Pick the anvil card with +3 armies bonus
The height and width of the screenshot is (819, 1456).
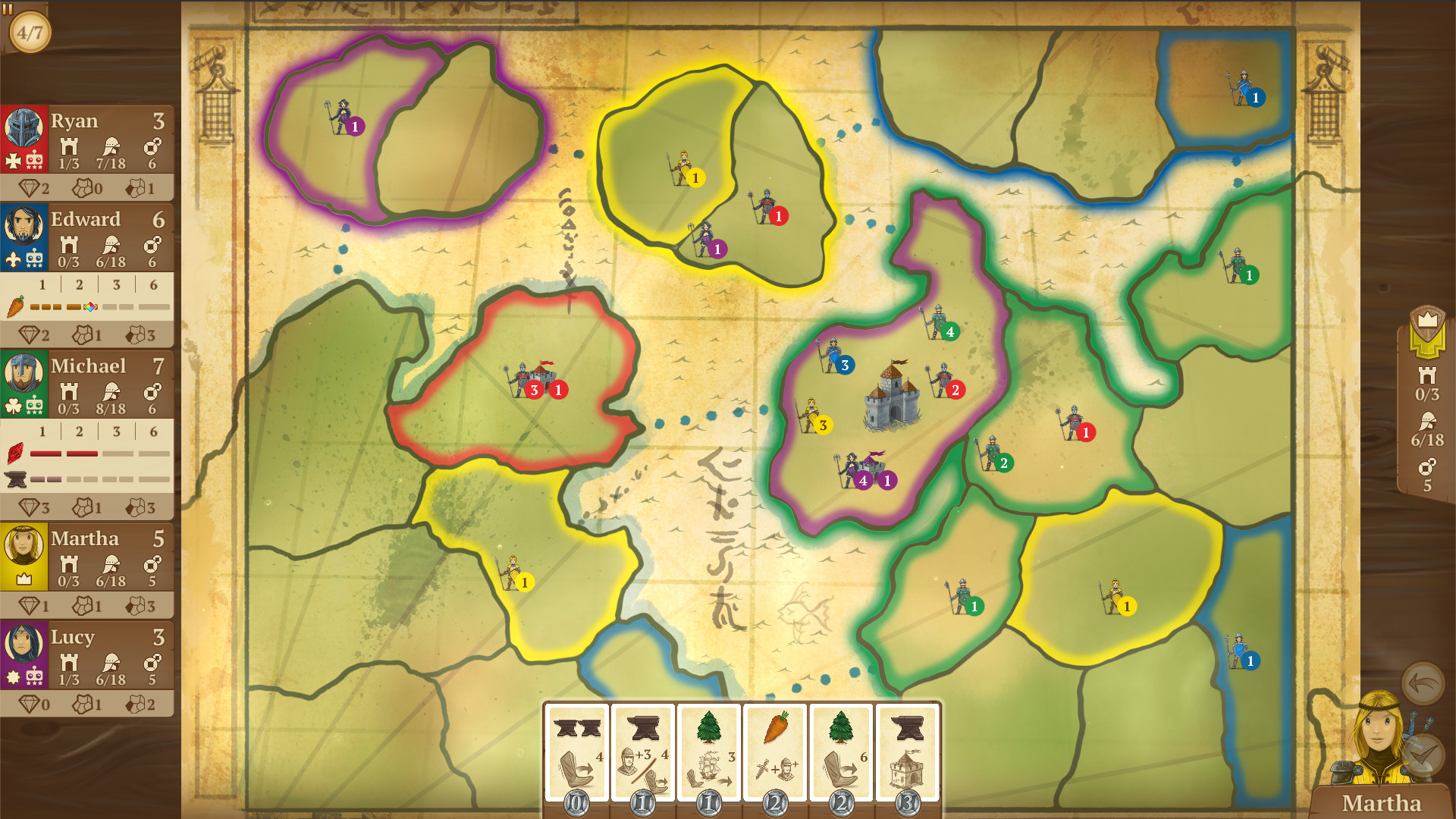pyautogui.click(x=642, y=747)
